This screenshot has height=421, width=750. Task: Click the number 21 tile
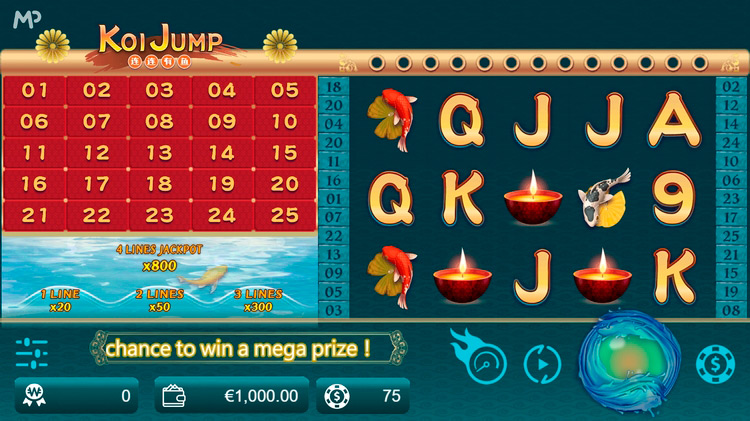click(x=35, y=215)
